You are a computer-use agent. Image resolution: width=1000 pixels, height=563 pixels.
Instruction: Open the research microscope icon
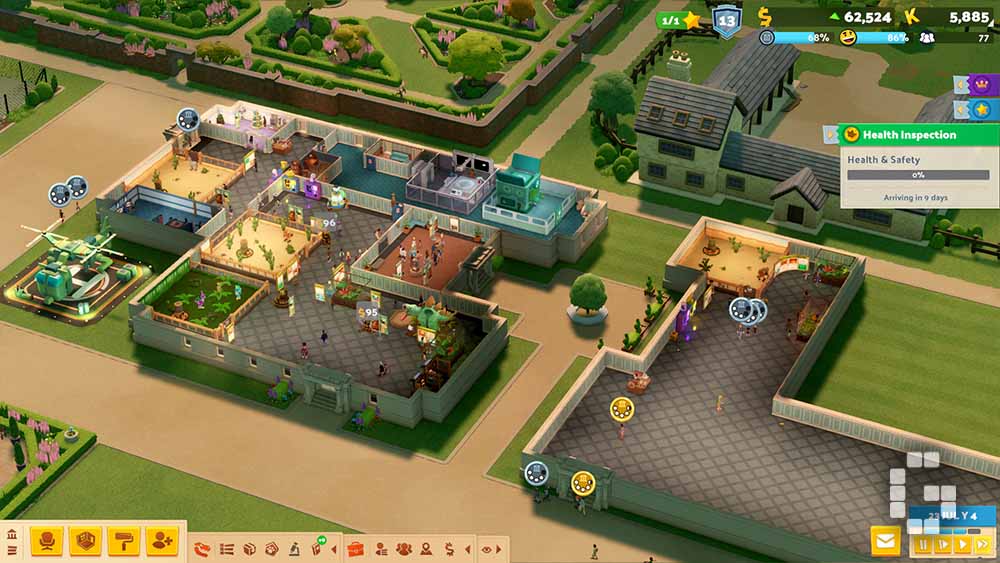point(295,549)
